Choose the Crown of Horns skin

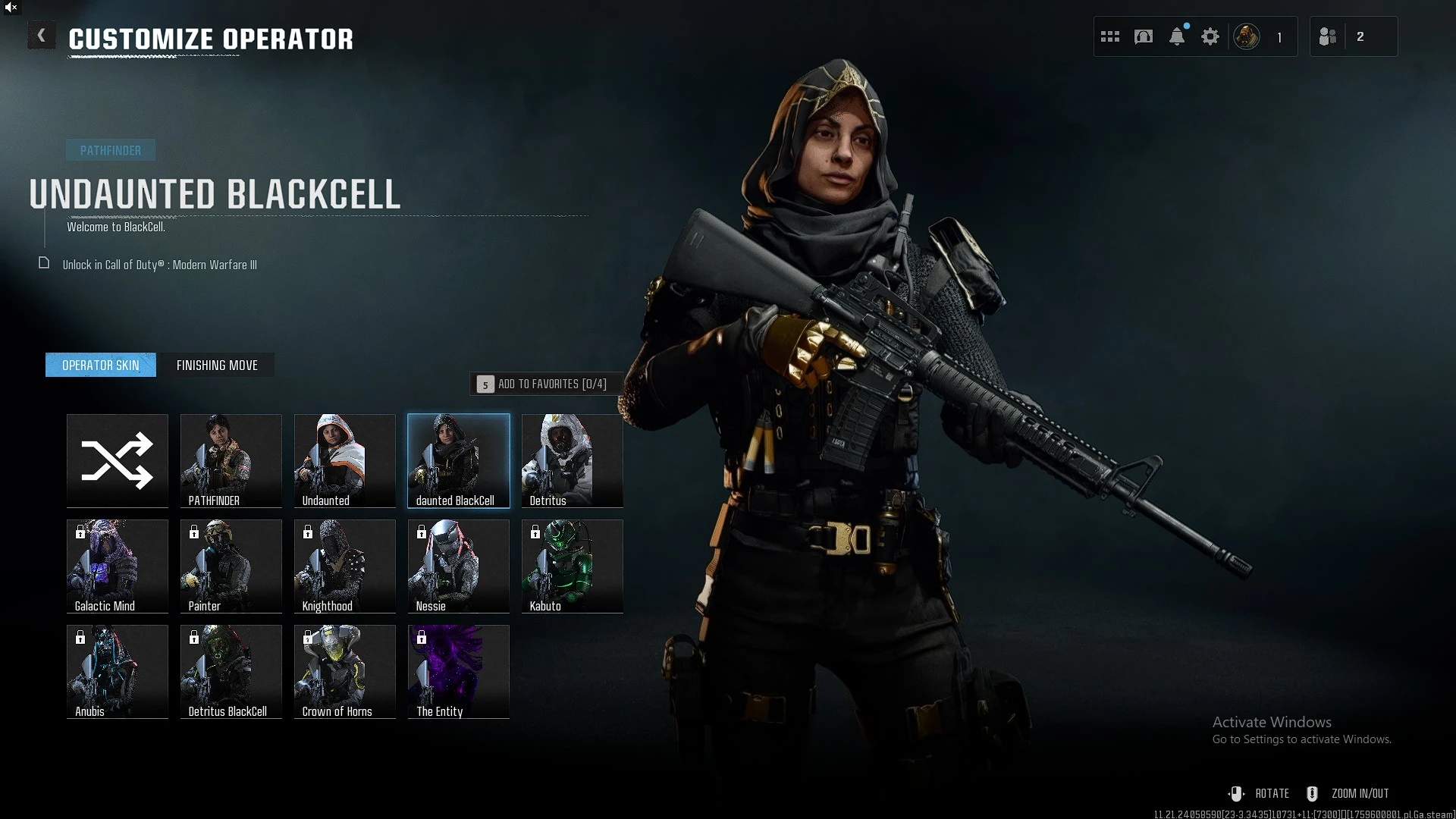(x=345, y=671)
